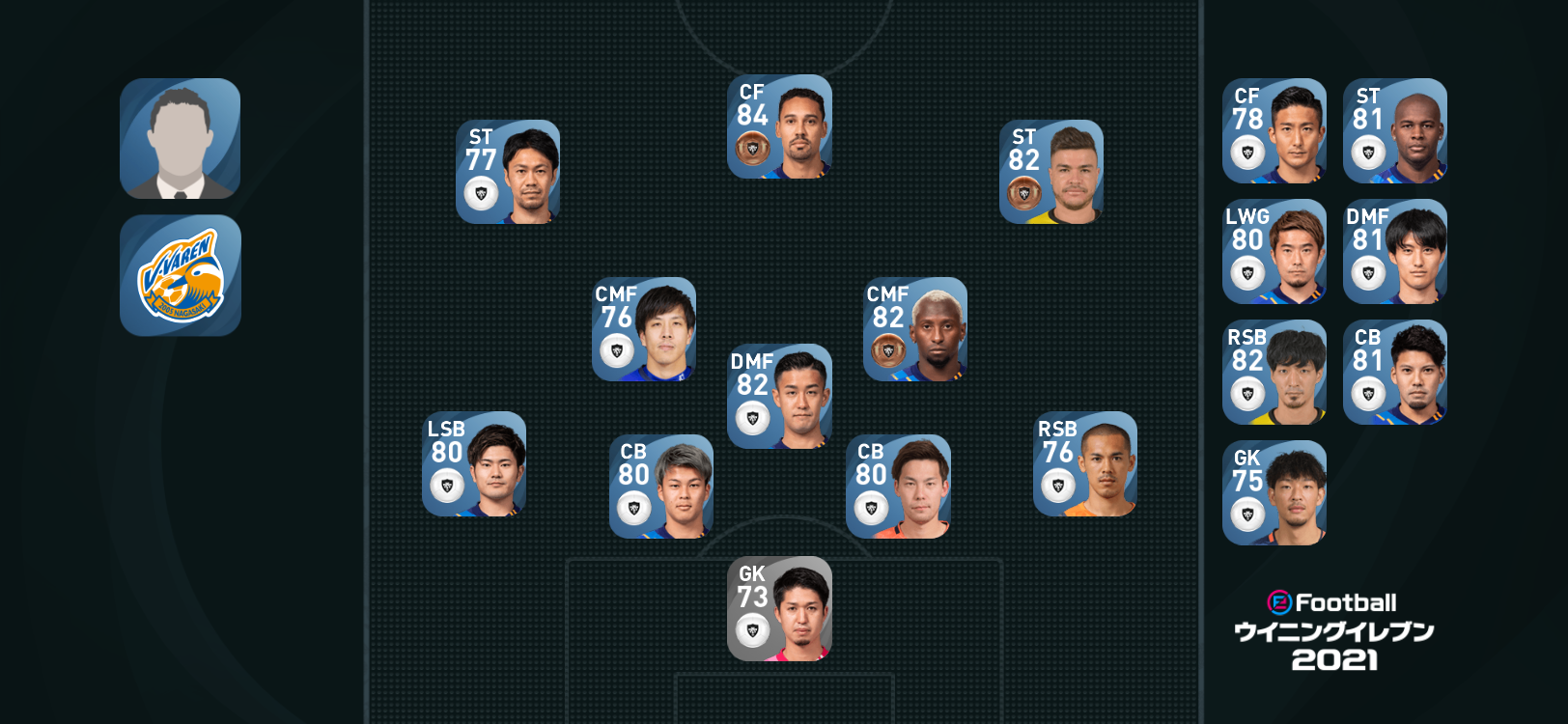The height and width of the screenshot is (724, 1568).
Task: Pick the substitute ST 81 card
Action: coord(1394,131)
